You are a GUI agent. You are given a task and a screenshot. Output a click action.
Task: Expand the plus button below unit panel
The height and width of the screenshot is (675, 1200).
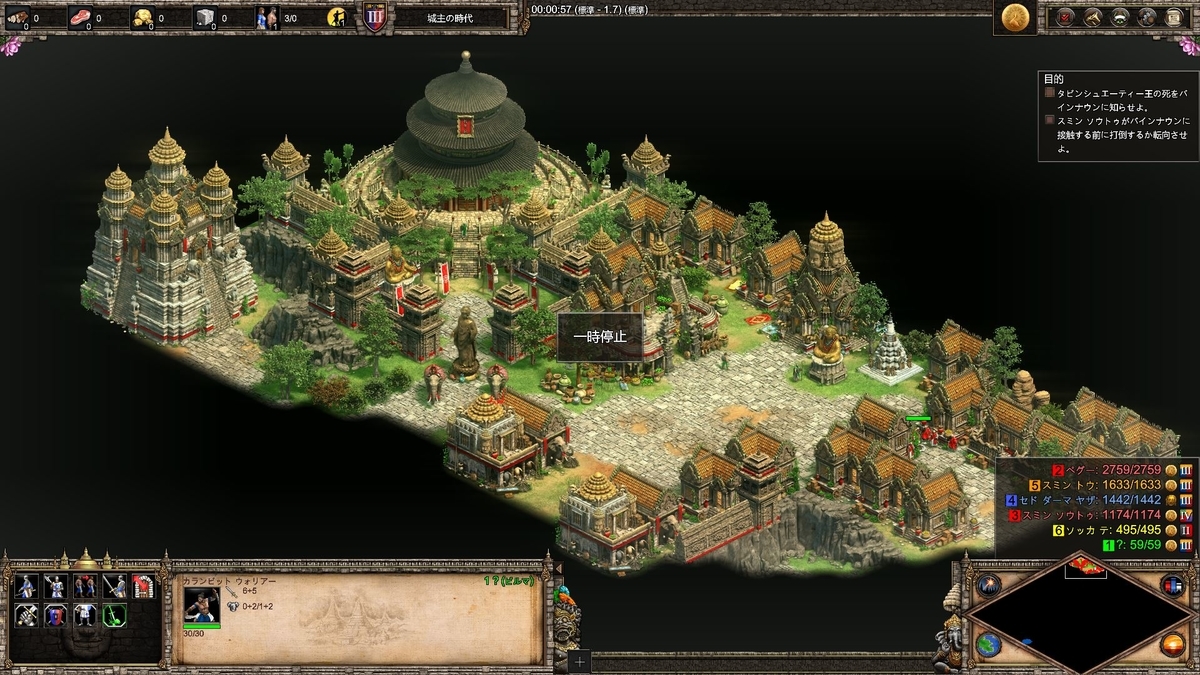coord(581,662)
